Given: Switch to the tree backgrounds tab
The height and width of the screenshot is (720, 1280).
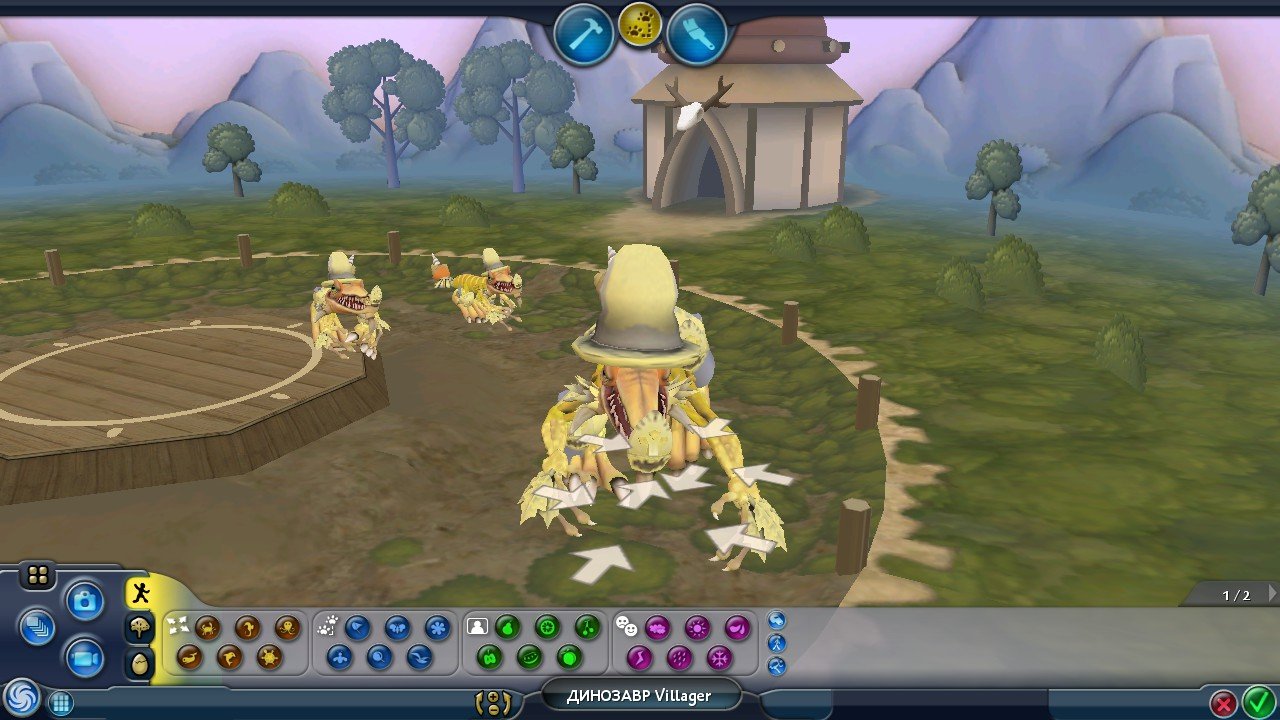Looking at the screenshot, I should click(141, 627).
